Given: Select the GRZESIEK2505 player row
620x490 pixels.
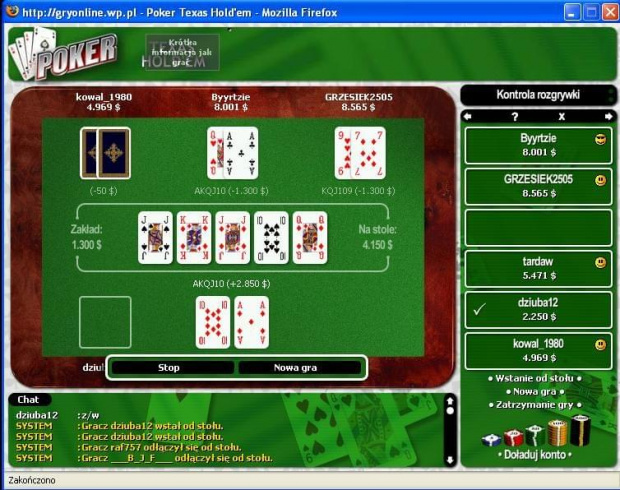Looking at the screenshot, I should pyautogui.click(x=538, y=187).
